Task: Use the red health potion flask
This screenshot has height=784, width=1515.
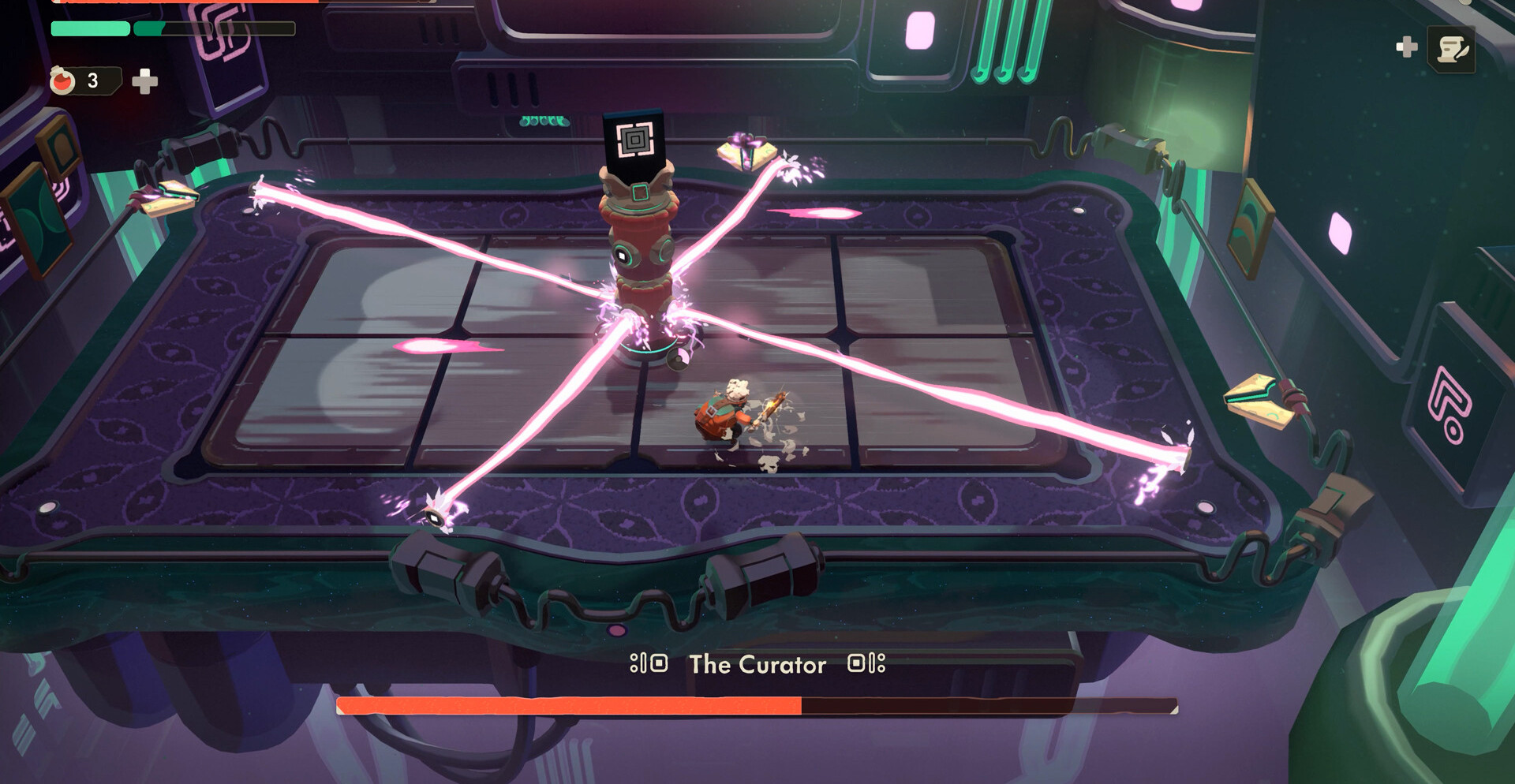Action: pyautogui.click(x=63, y=80)
